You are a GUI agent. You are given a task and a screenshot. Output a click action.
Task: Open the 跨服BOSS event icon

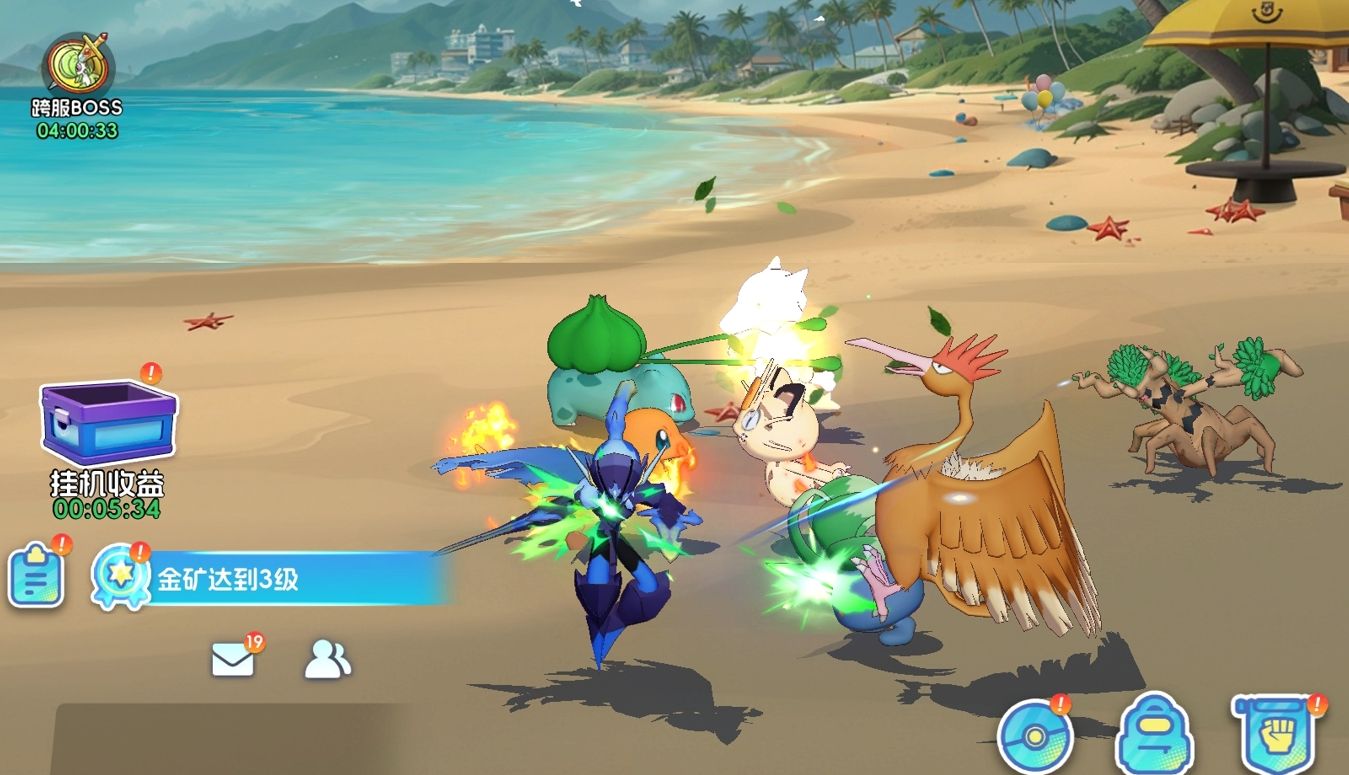(x=78, y=67)
